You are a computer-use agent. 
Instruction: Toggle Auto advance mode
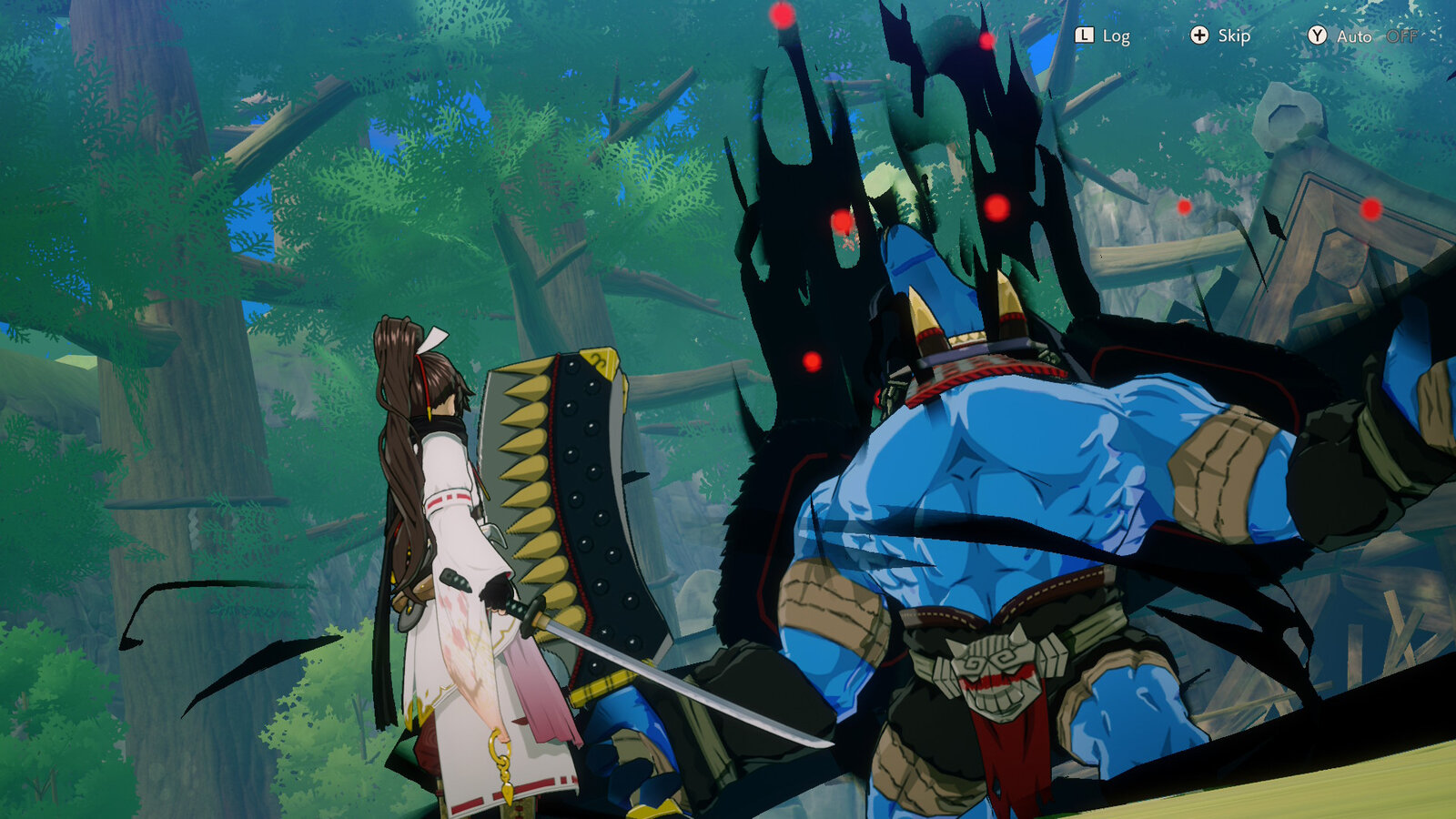(1361, 35)
